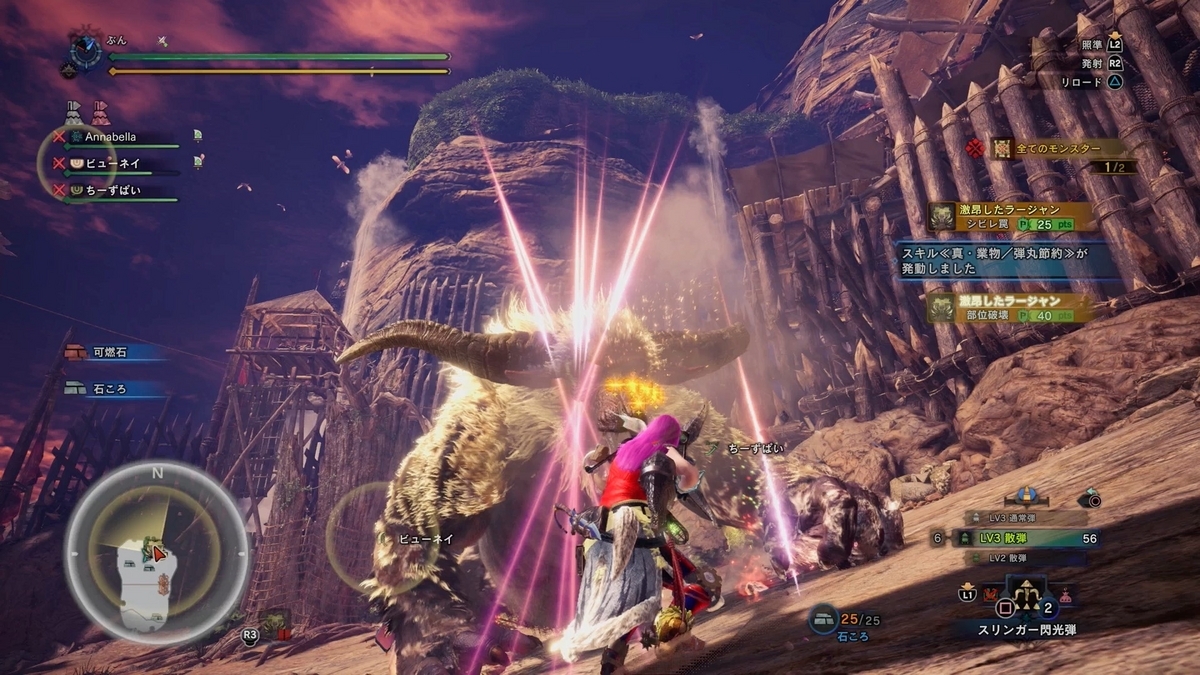The image size is (1200, 675).
Task: Open the circular minimap
Action: tap(157, 552)
